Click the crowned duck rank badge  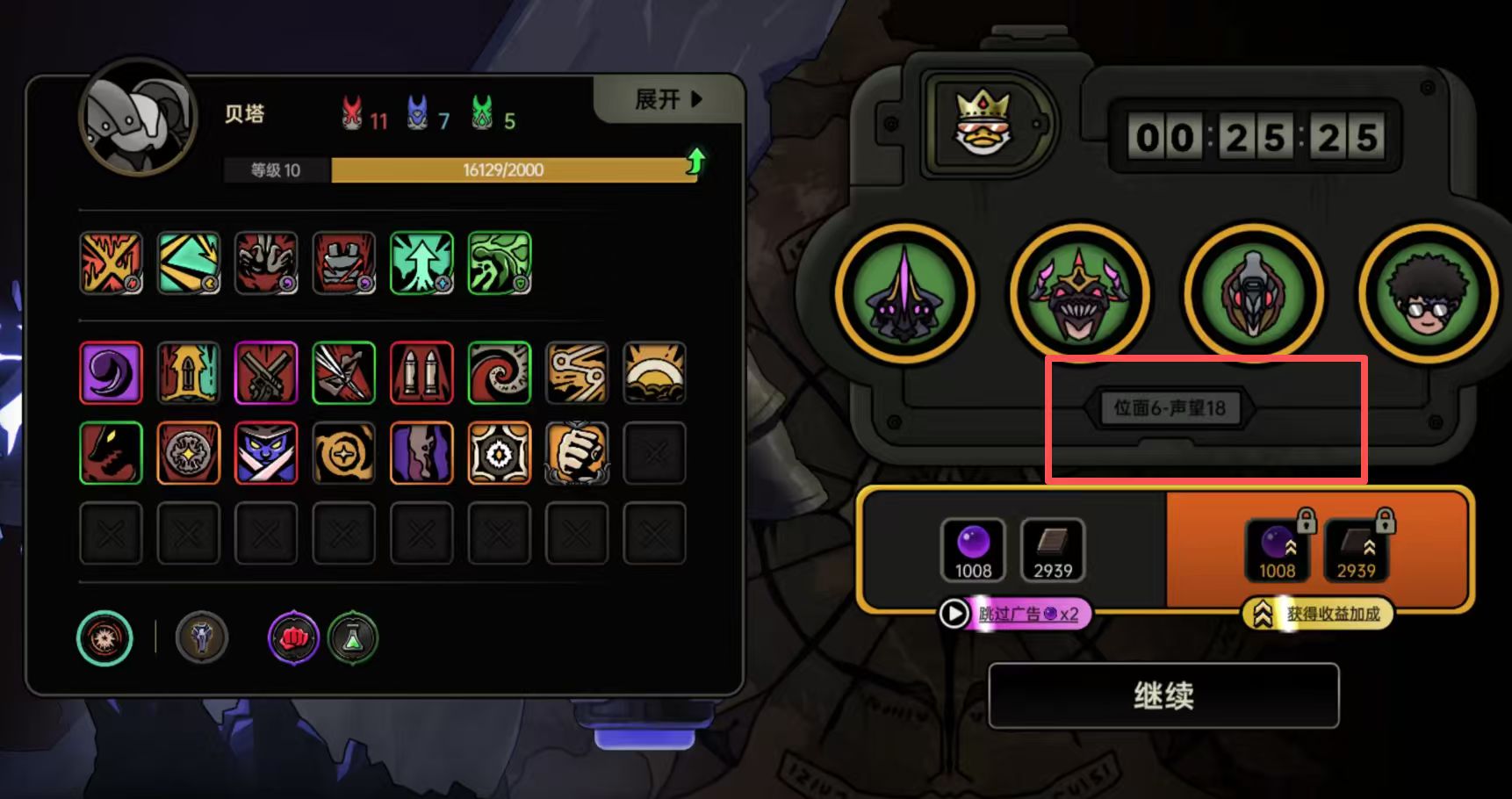coord(983,123)
